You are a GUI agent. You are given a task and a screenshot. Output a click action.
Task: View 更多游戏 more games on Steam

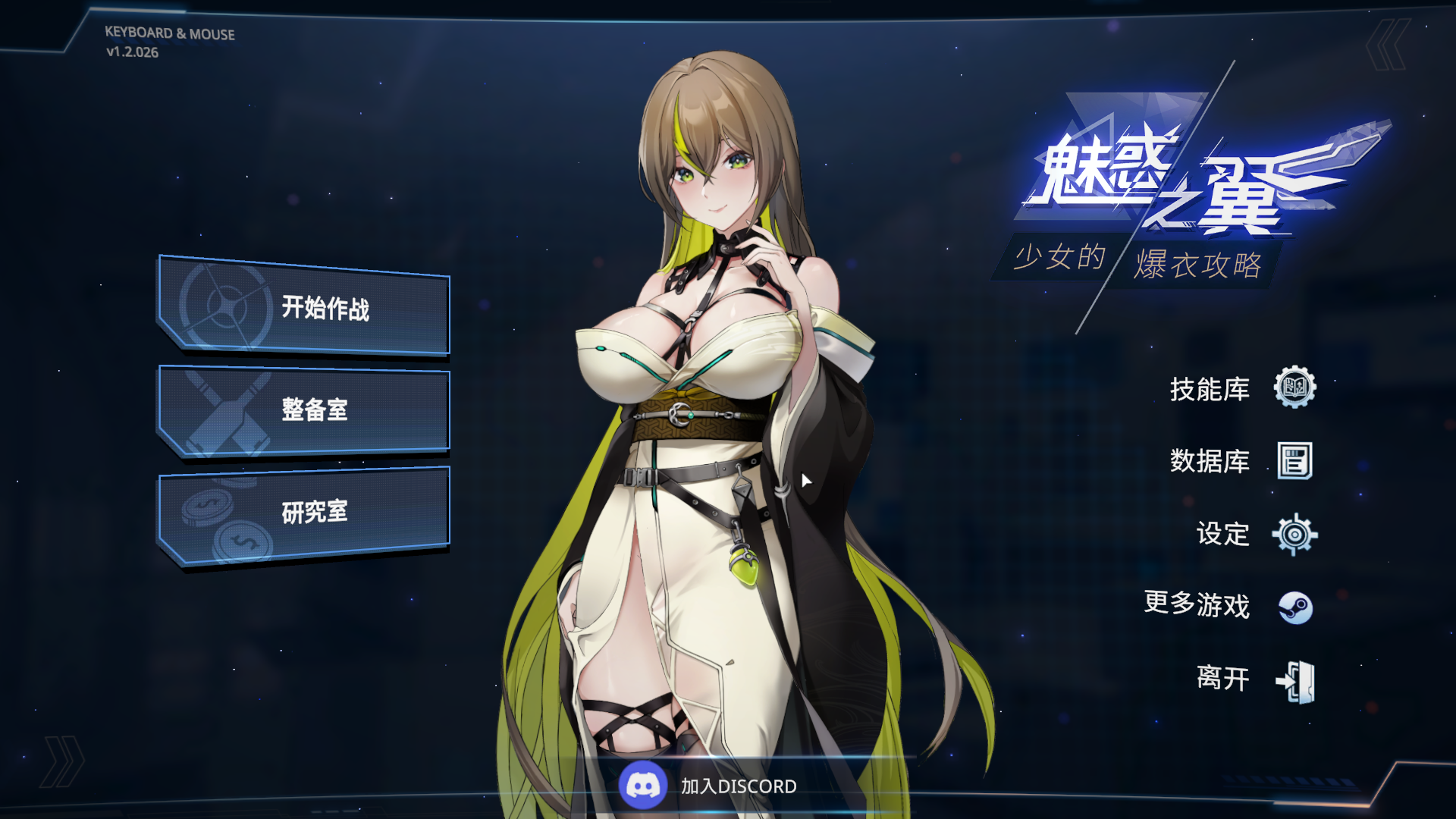coord(1228,605)
